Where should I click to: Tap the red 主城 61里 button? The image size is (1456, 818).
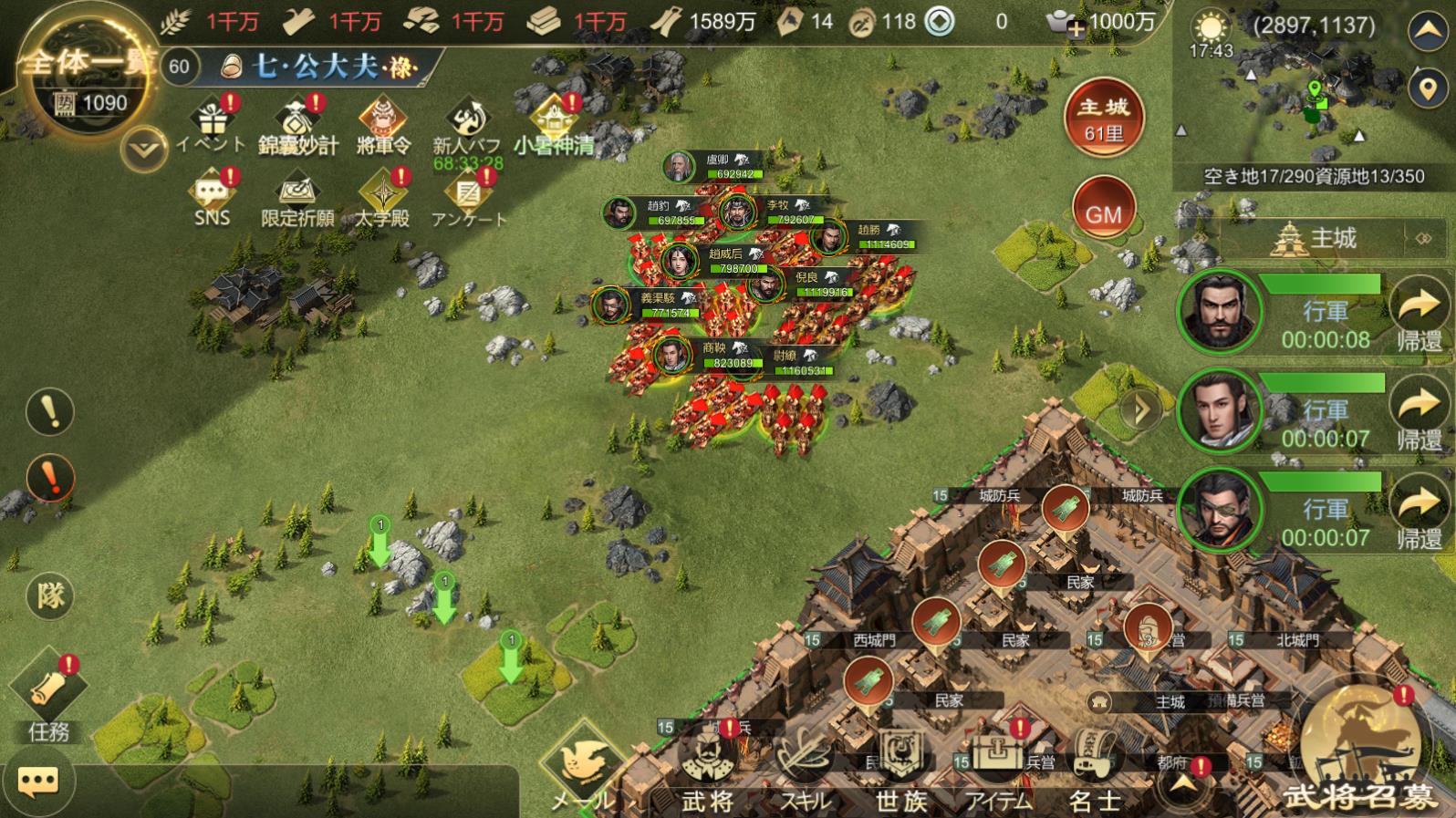click(1103, 118)
